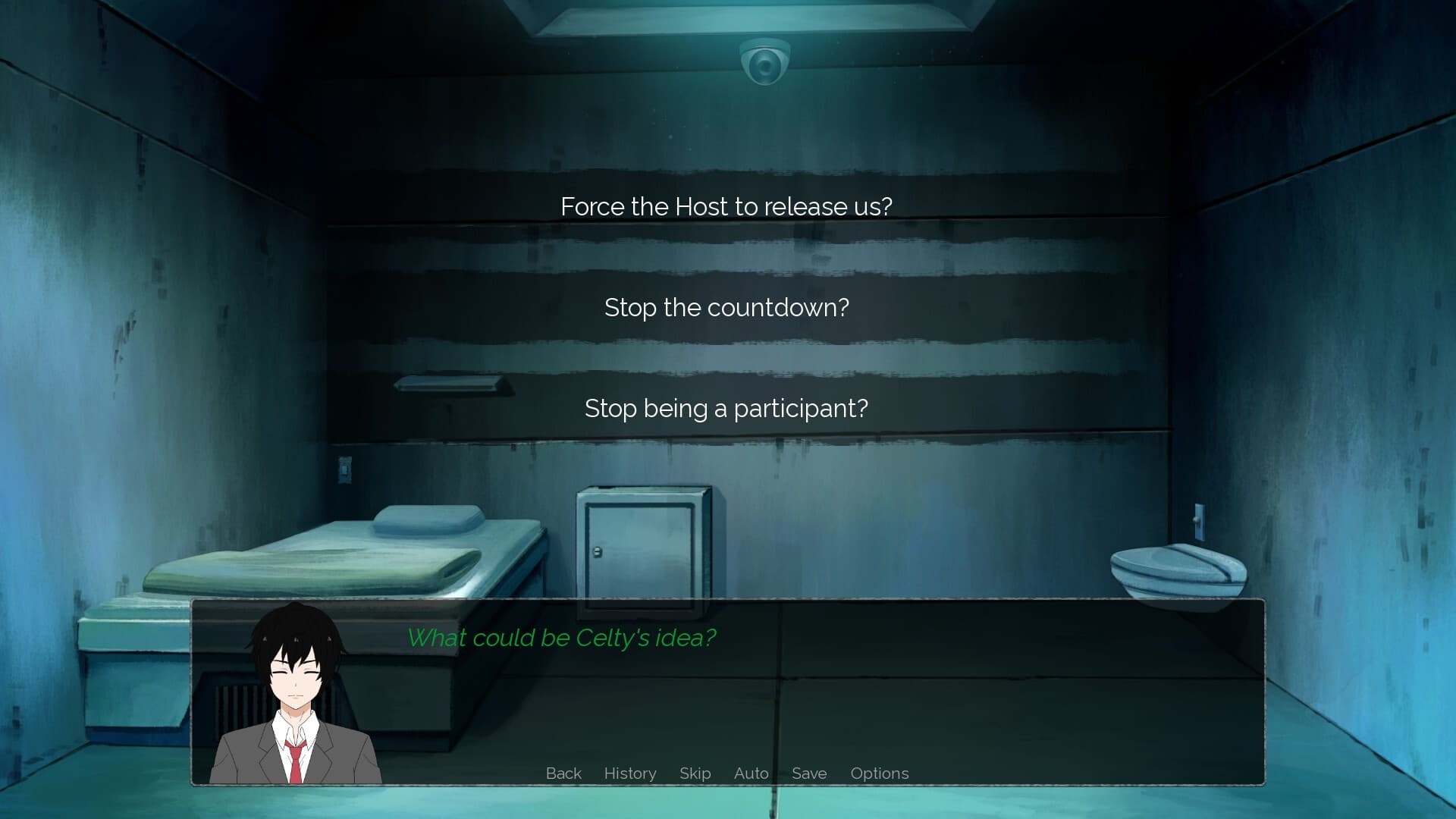1456x819 pixels.
Task: Toggle Skip off from the quick menu
Action: click(x=695, y=773)
